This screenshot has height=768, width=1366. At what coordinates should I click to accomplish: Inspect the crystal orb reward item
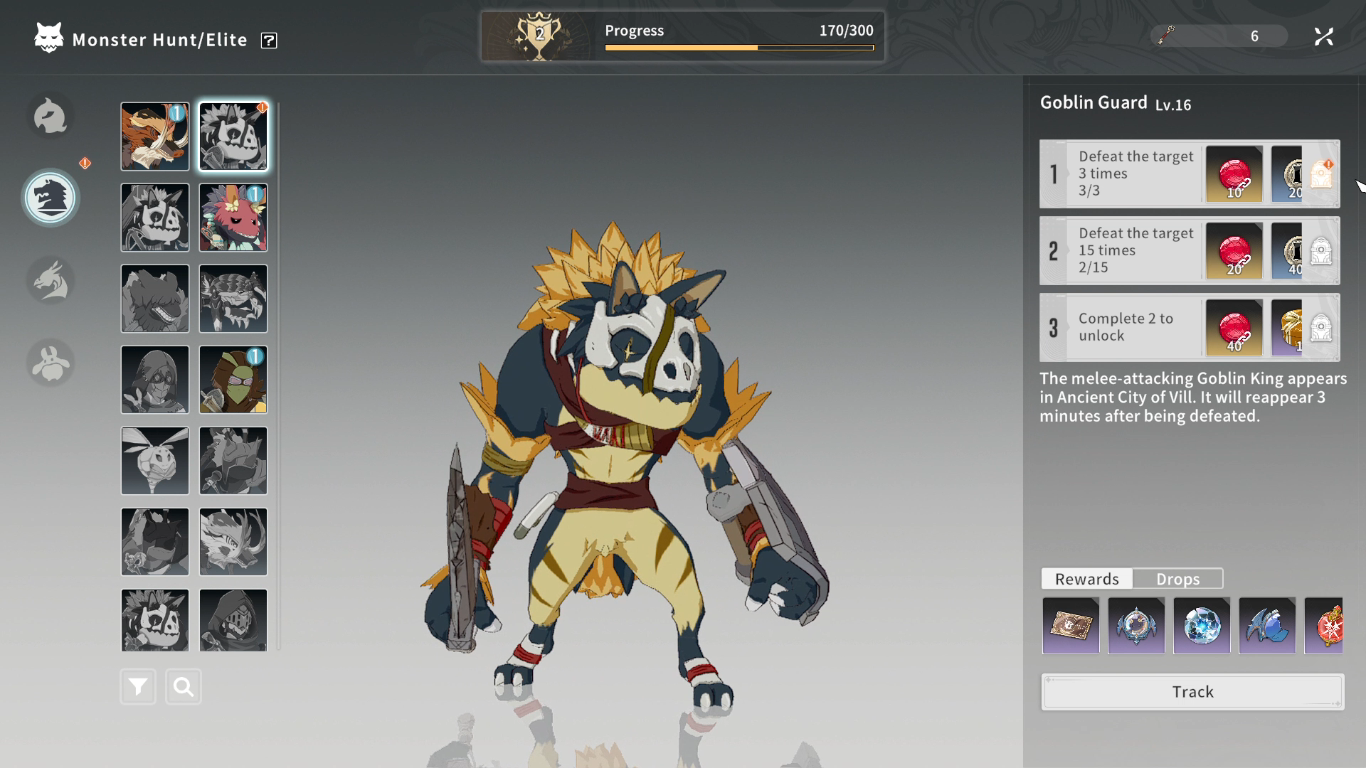[x=1201, y=626]
